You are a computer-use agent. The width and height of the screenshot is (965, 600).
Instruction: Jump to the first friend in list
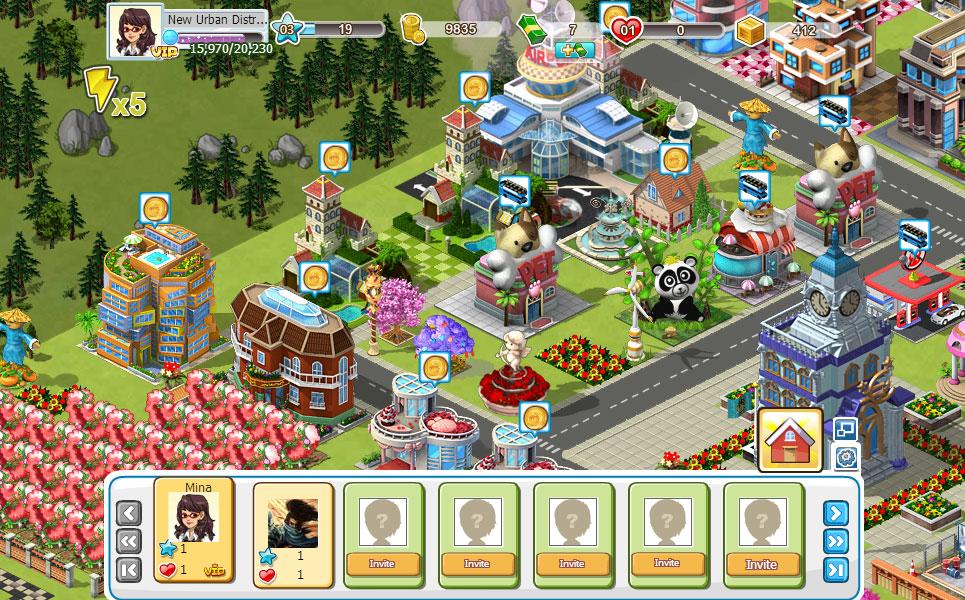129,570
